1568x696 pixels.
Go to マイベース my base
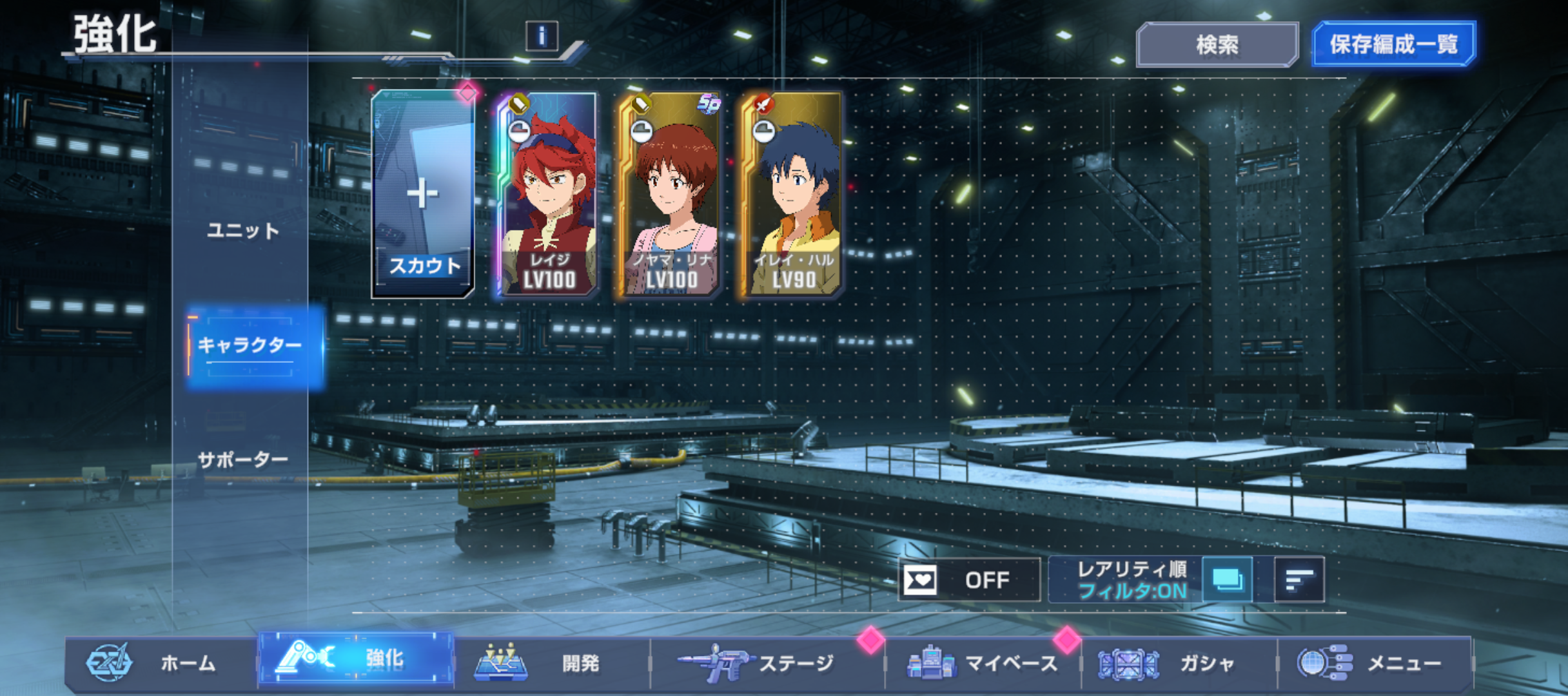(x=983, y=663)
